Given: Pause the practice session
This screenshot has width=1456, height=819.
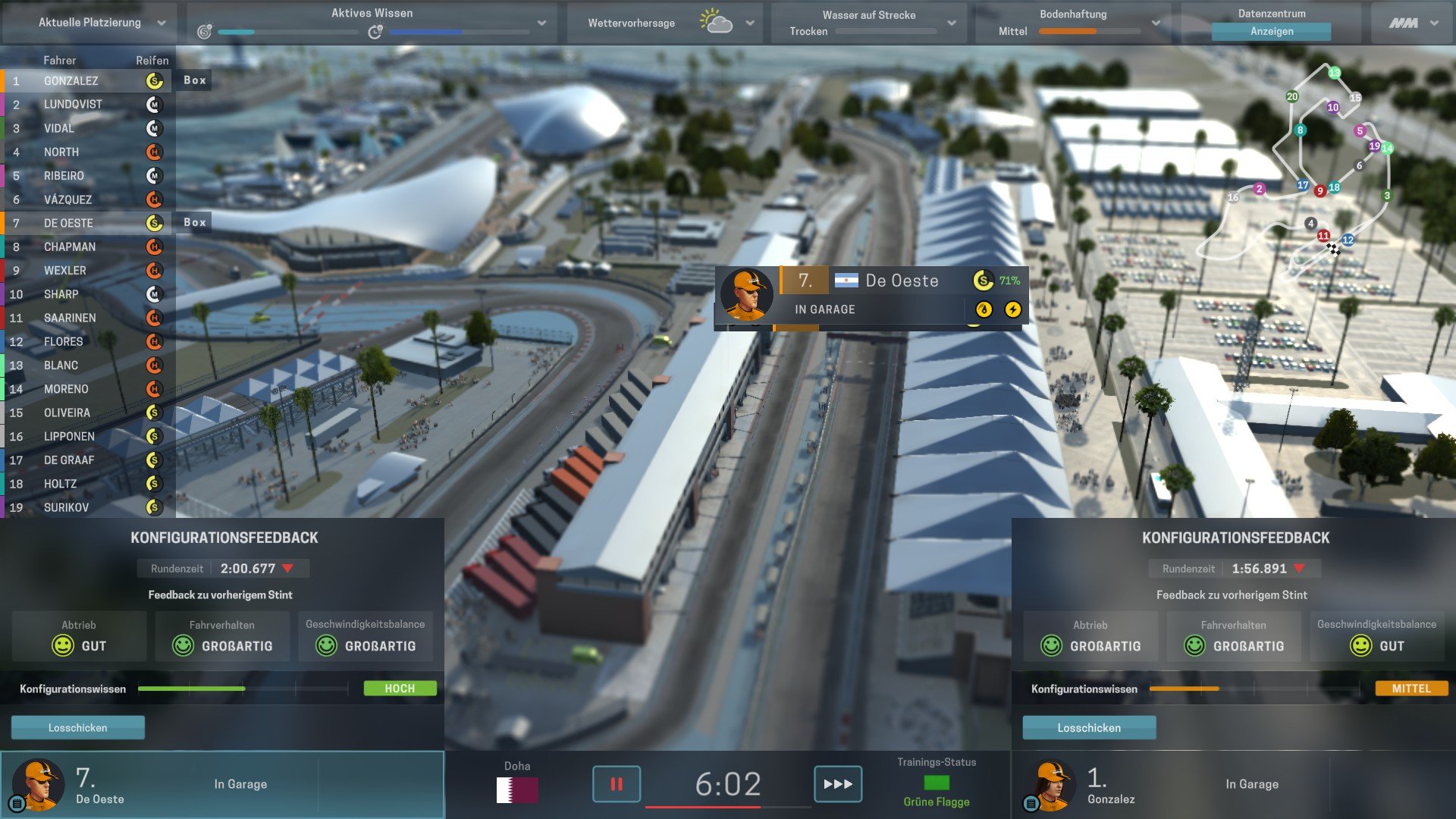Looking at the screenshot, I should pos(616,783).
